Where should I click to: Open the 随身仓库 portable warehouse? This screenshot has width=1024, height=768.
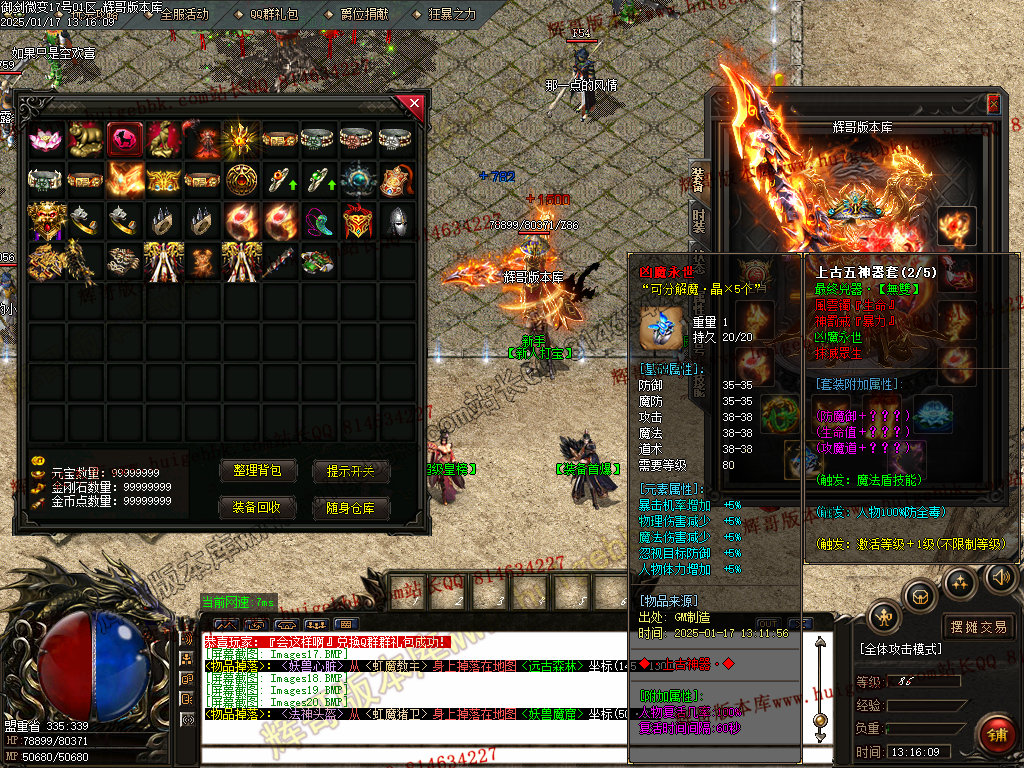tap(351, 508)
